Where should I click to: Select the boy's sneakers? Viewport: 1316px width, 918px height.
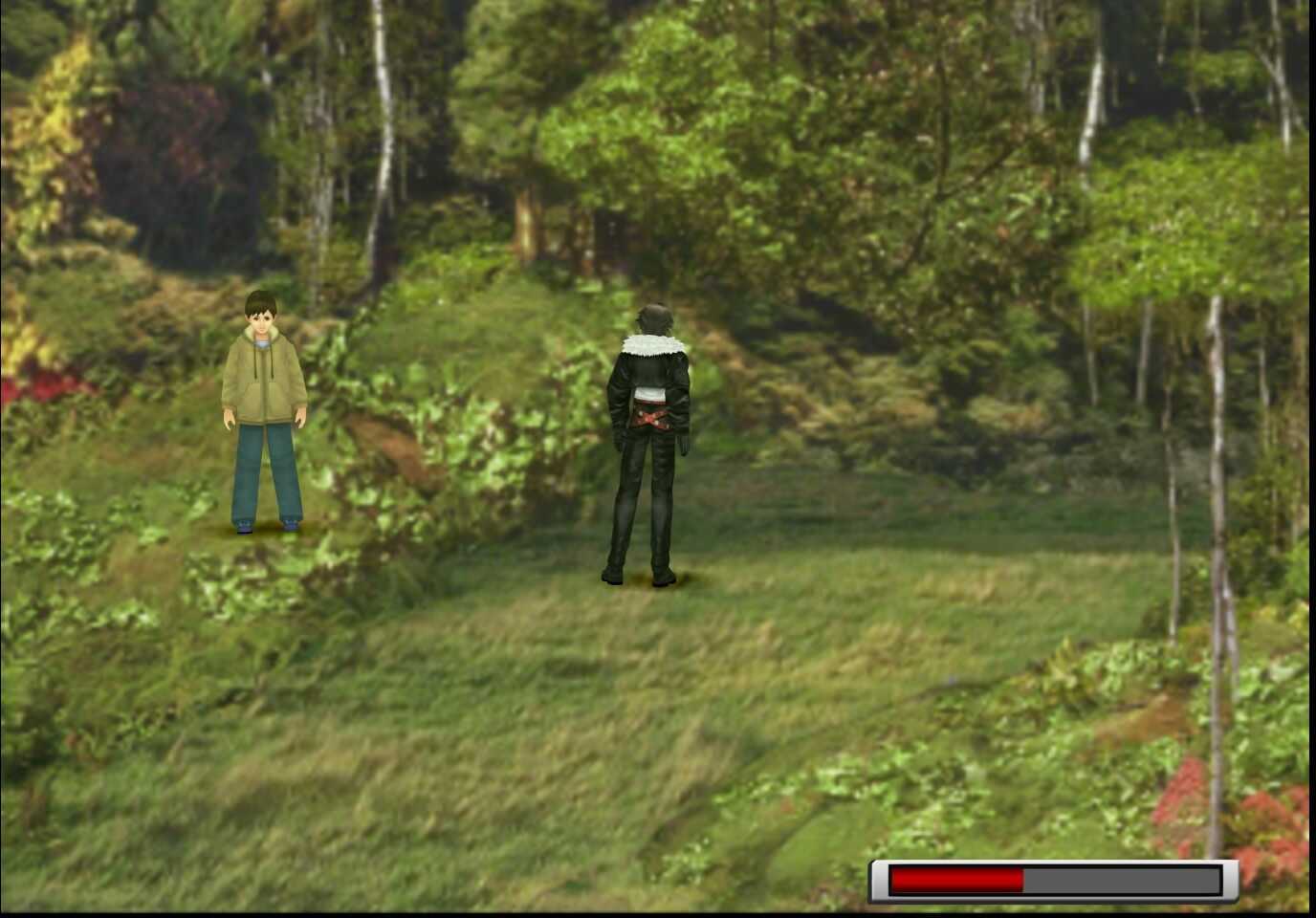266,524
